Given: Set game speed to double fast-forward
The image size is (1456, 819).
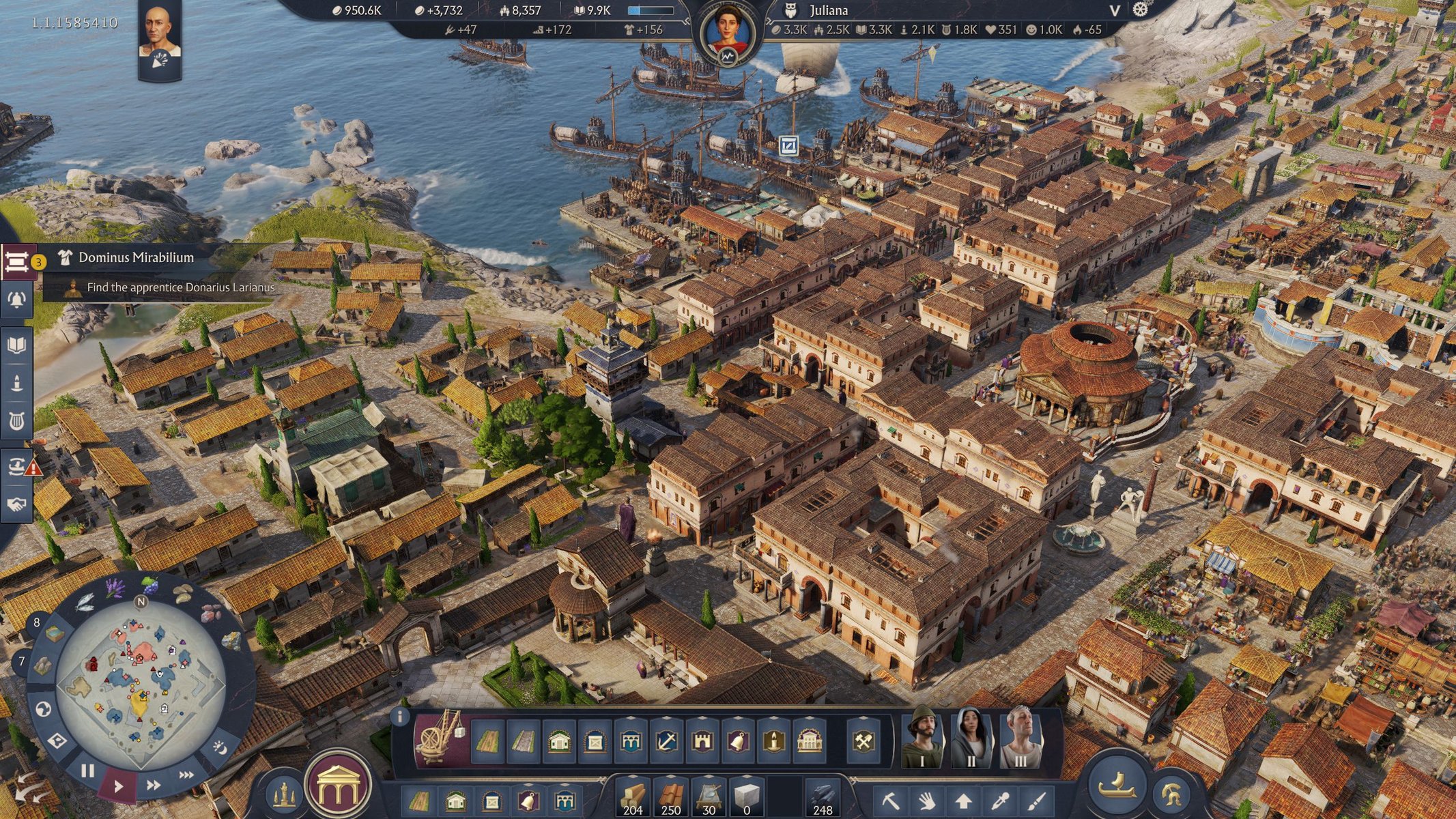Looking at the screenshot, I should click(154, 785).
